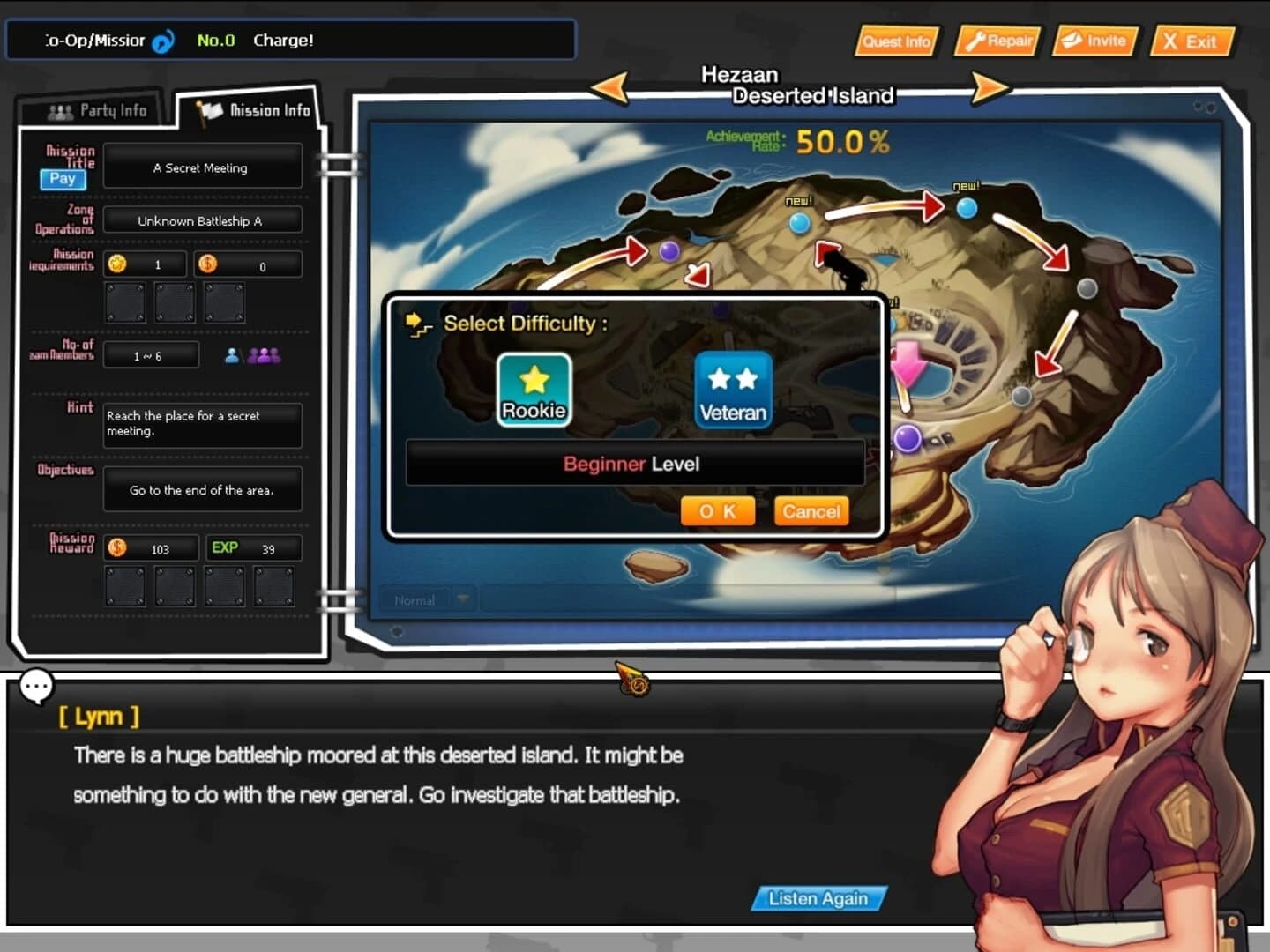Open Quest Info at the top right
Image resolution: width=1270 pixels, height=952 pixels.
[x=896, y=41]
